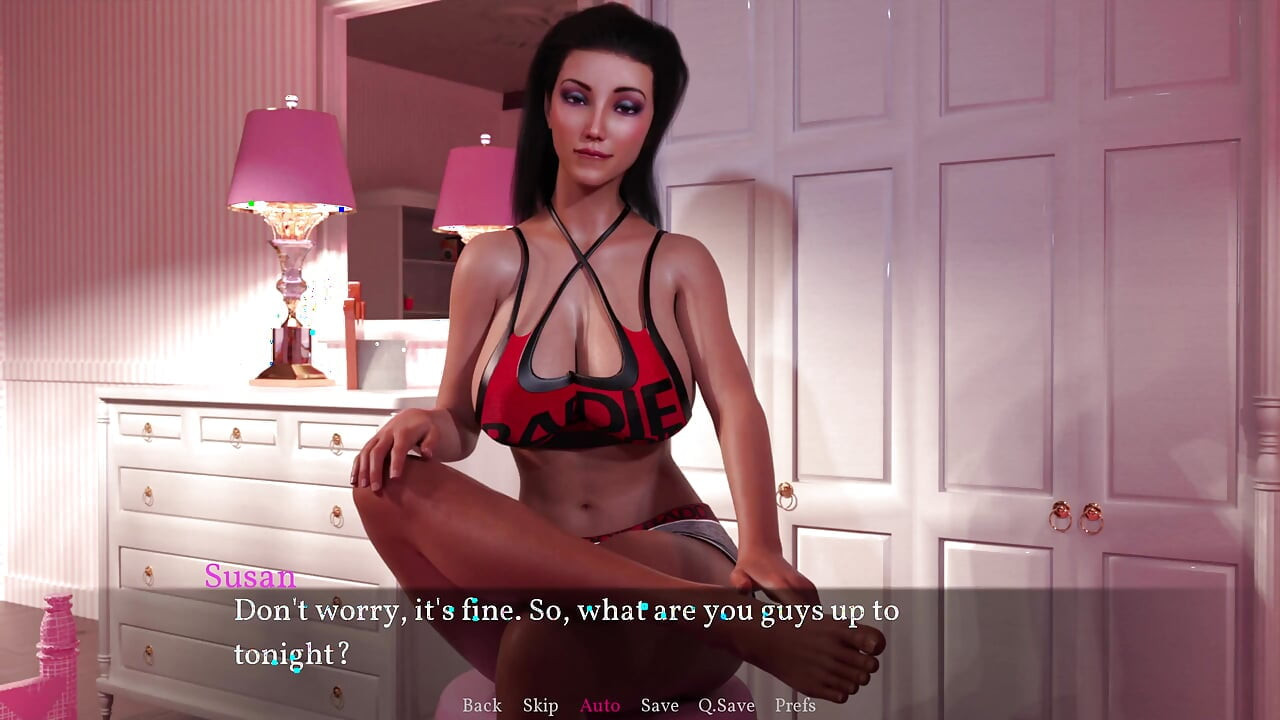1280x720 pixels.
Task: Click the Susan name label
Action: tap(249, 576)
